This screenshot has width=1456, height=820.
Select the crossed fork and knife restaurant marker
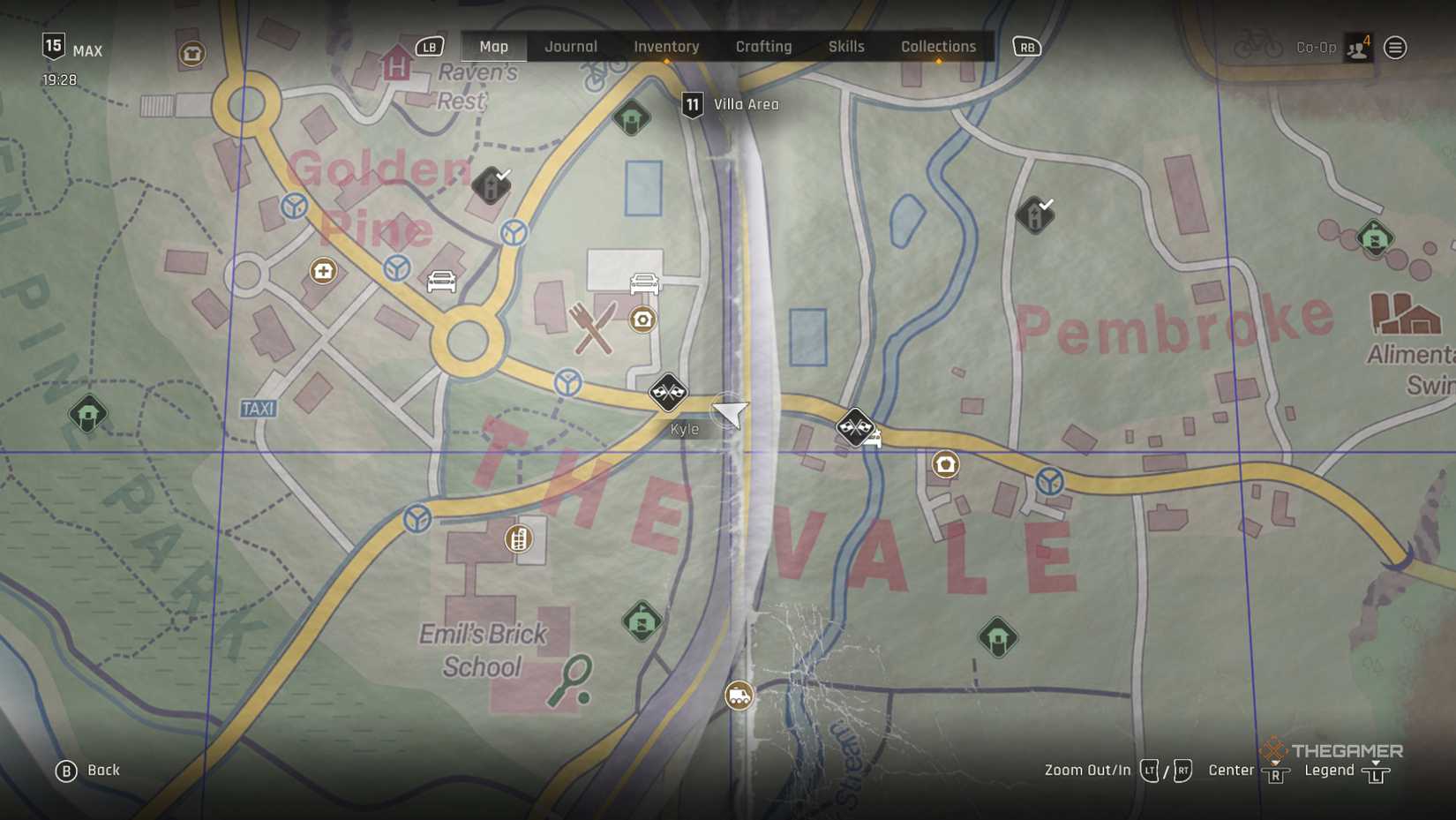593,327
